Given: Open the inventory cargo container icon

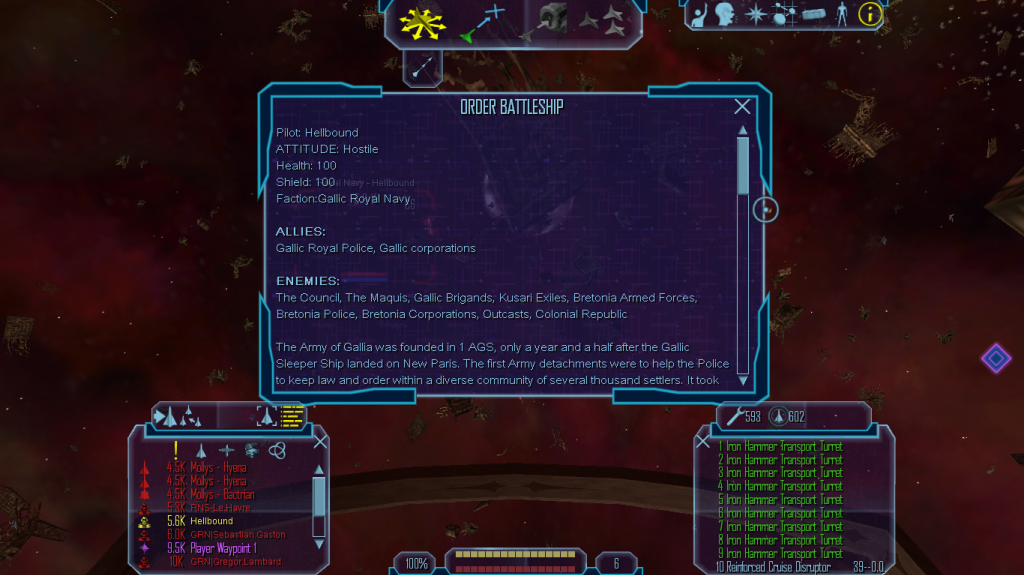Looking at the screenshot, I should [814, 14].
